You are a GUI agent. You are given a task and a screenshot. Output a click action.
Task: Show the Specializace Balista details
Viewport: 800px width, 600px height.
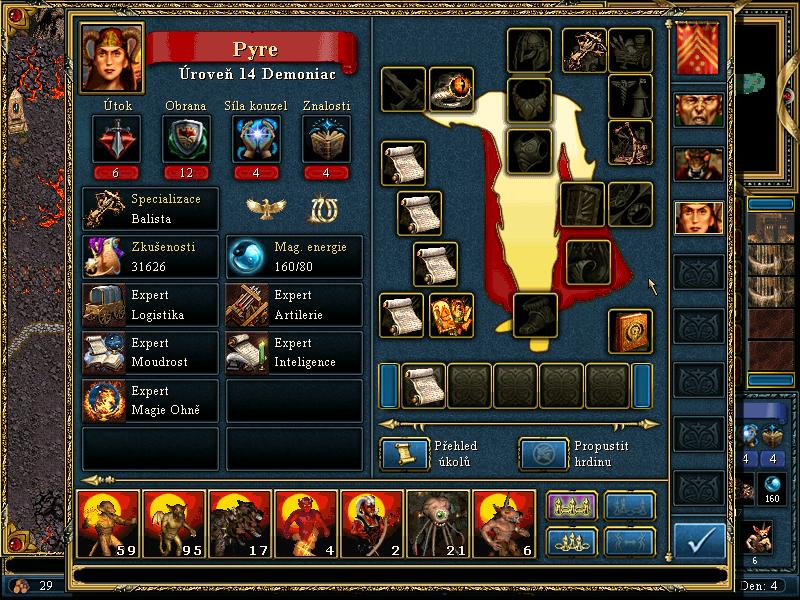150,208
